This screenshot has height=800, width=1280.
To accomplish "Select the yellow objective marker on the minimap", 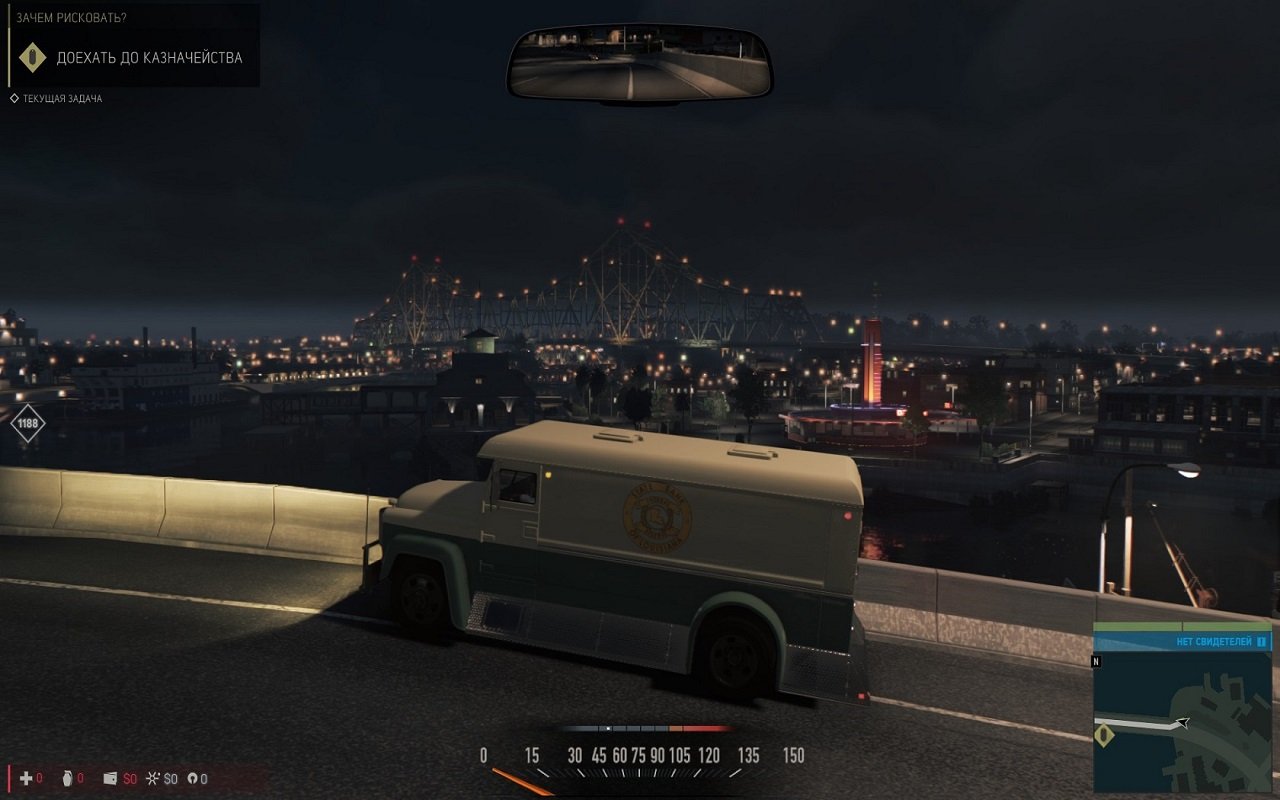I will [x=1104, y=736].
